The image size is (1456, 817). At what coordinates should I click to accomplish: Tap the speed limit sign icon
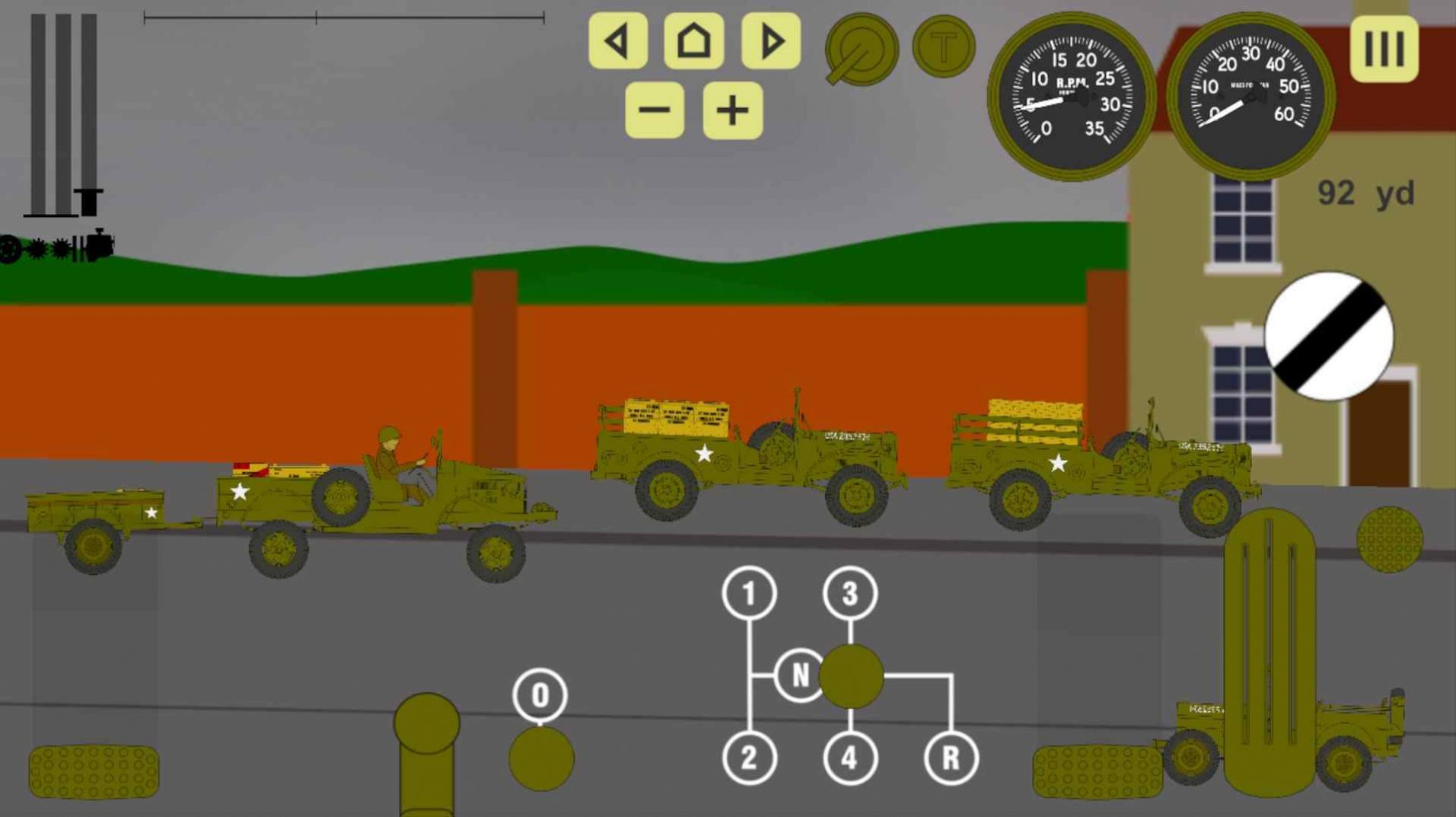point(1329,336)
